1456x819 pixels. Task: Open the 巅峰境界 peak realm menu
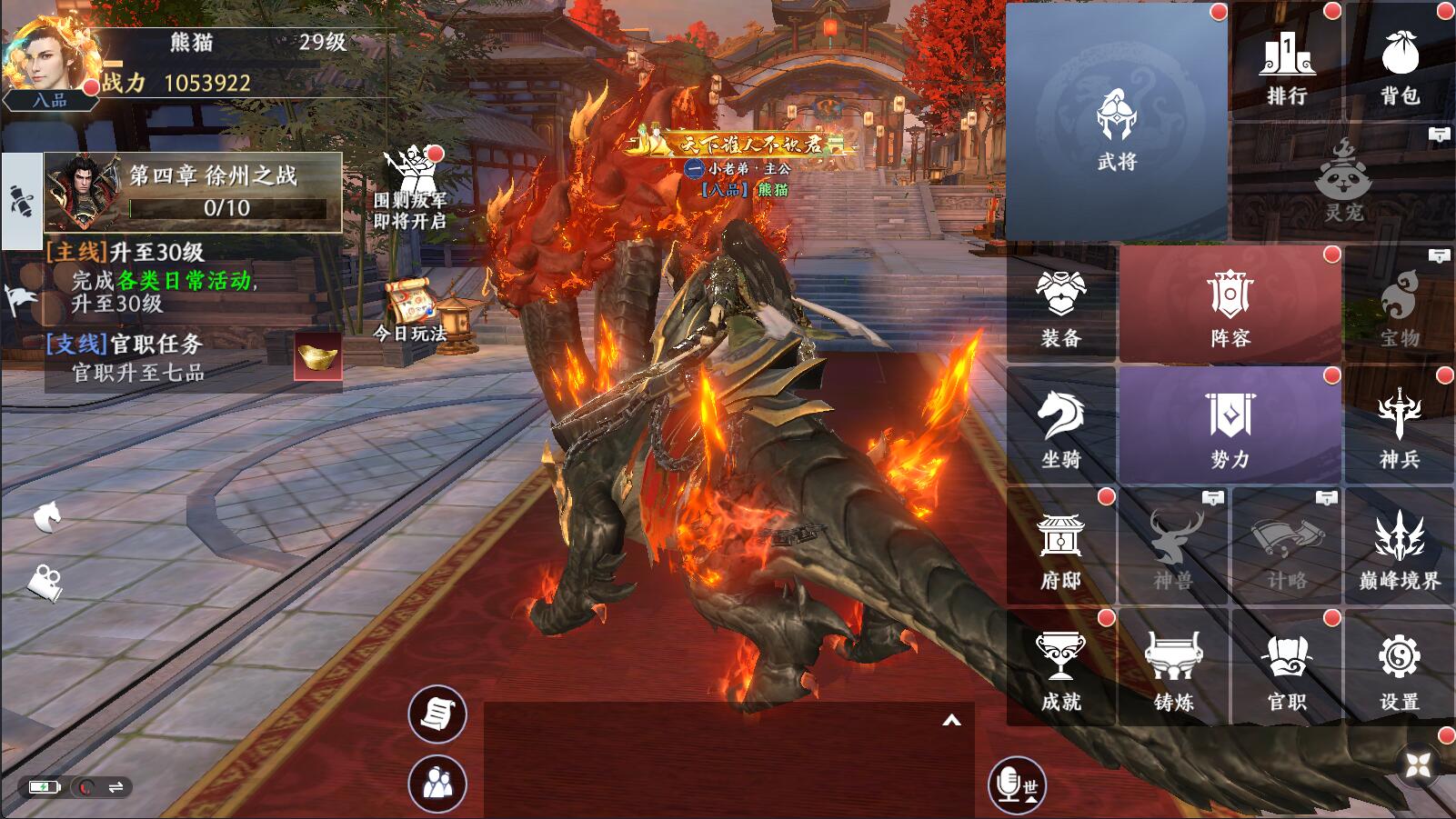(x=1400, y=548)
